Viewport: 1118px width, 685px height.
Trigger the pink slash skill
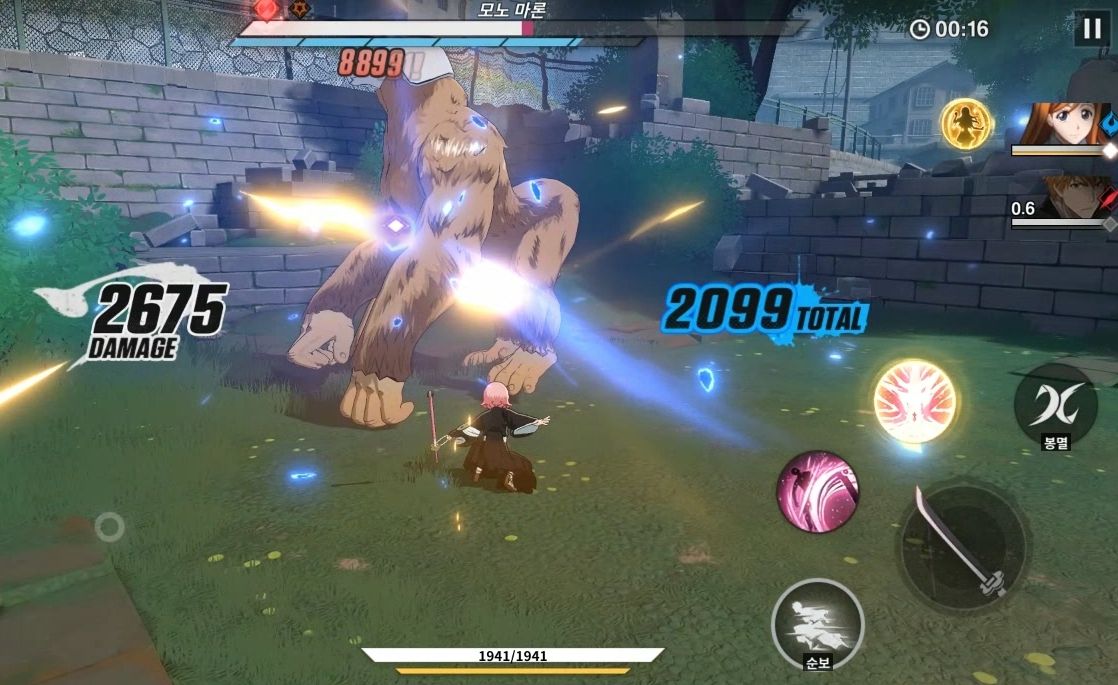pyautogui.click(x=817, y=491)
